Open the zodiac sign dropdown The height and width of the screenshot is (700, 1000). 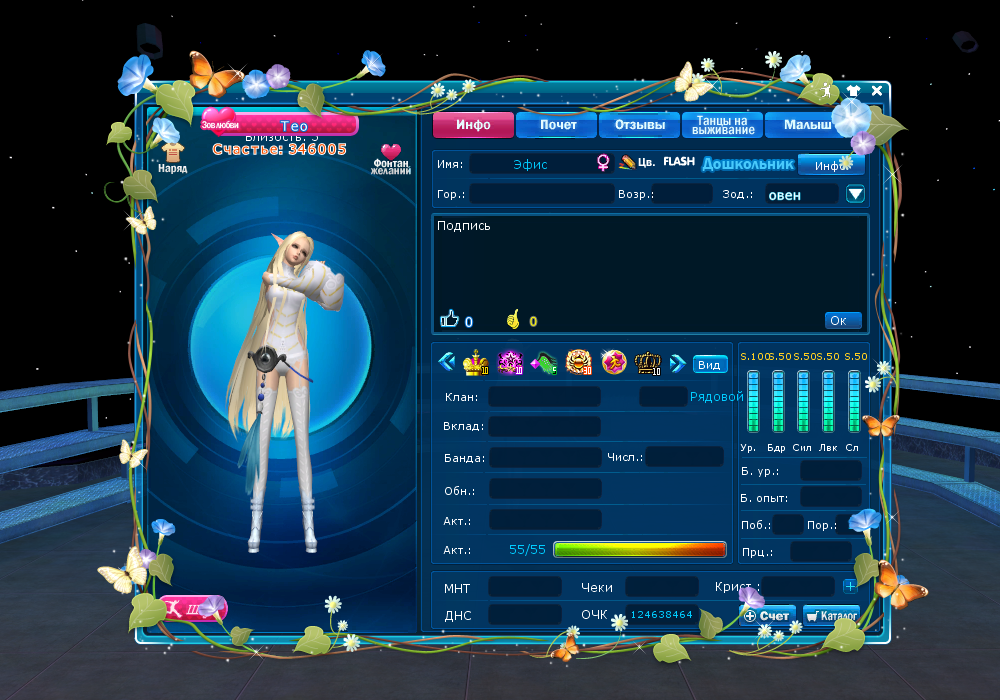pos(855,194)
